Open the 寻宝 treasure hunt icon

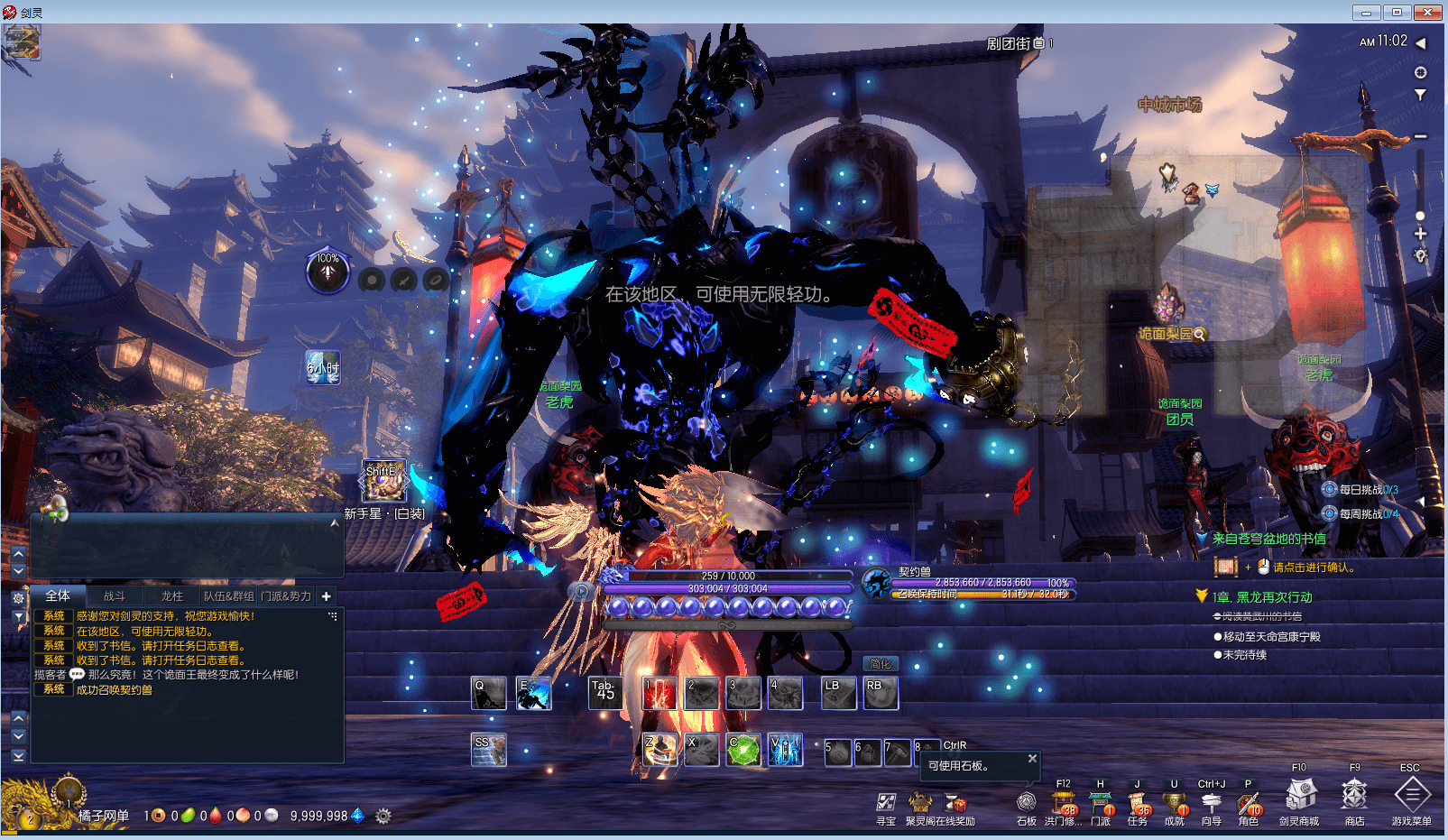886,802
